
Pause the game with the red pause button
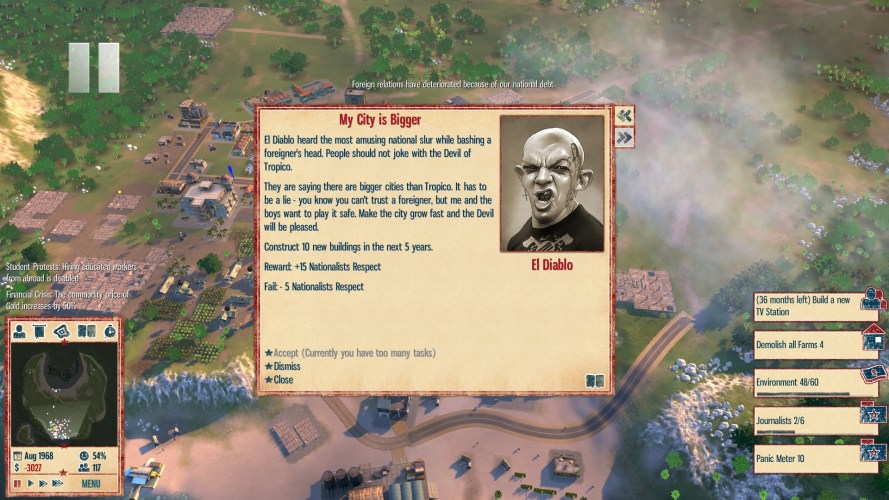click(17, 484)
